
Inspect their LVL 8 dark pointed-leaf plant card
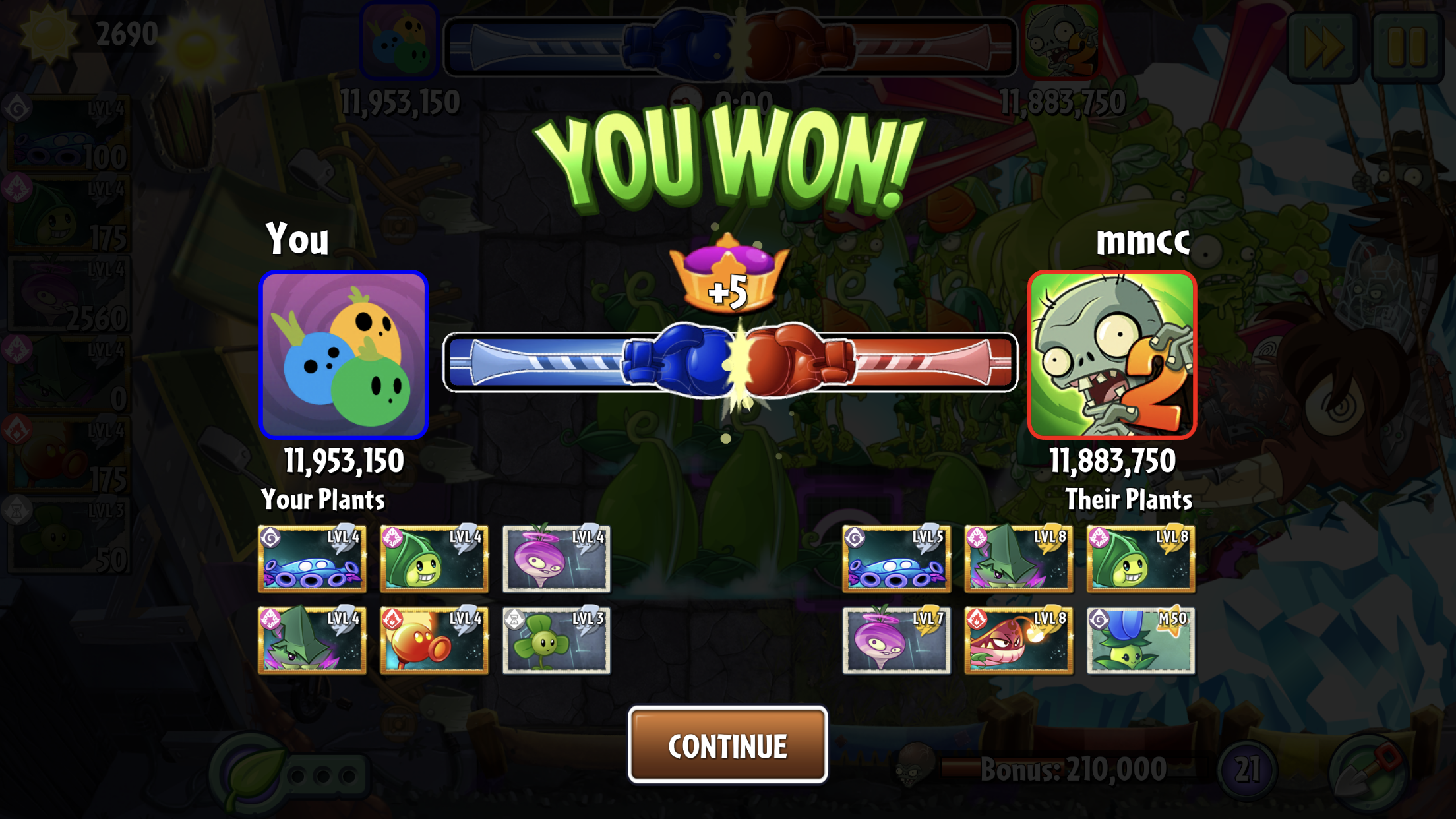pos(1018,559)
